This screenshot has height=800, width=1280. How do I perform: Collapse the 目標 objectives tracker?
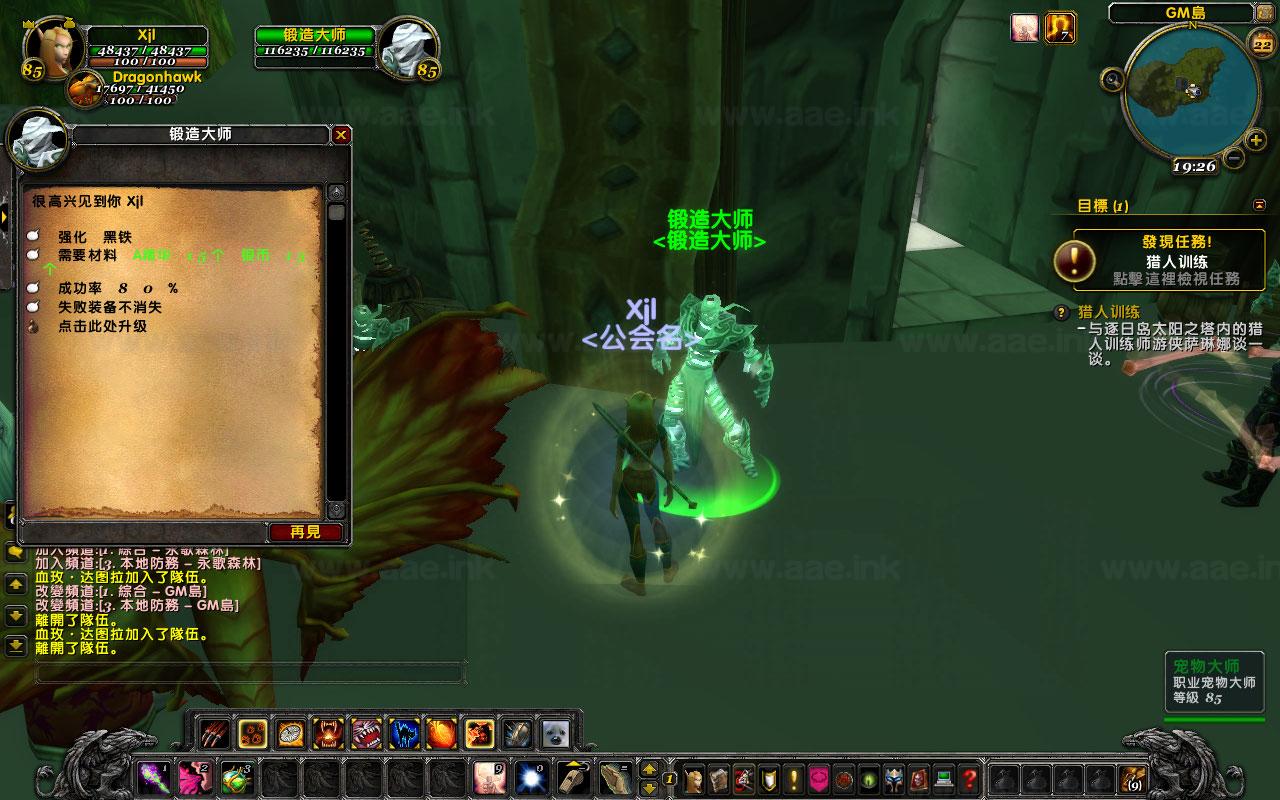point(1259,205)
